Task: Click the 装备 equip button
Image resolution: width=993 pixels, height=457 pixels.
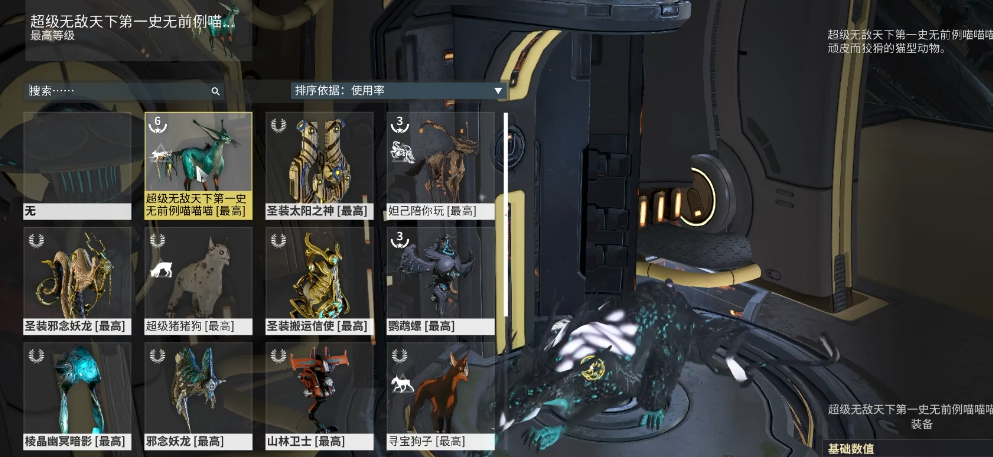Action: click(921, 424)
